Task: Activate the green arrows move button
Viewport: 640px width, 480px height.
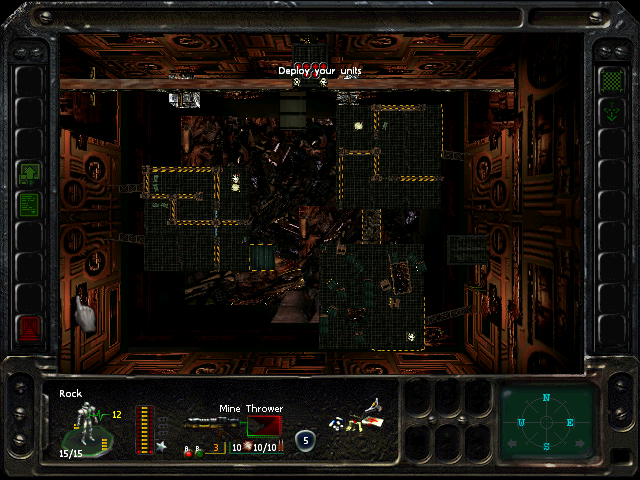Action: point(610,113)
